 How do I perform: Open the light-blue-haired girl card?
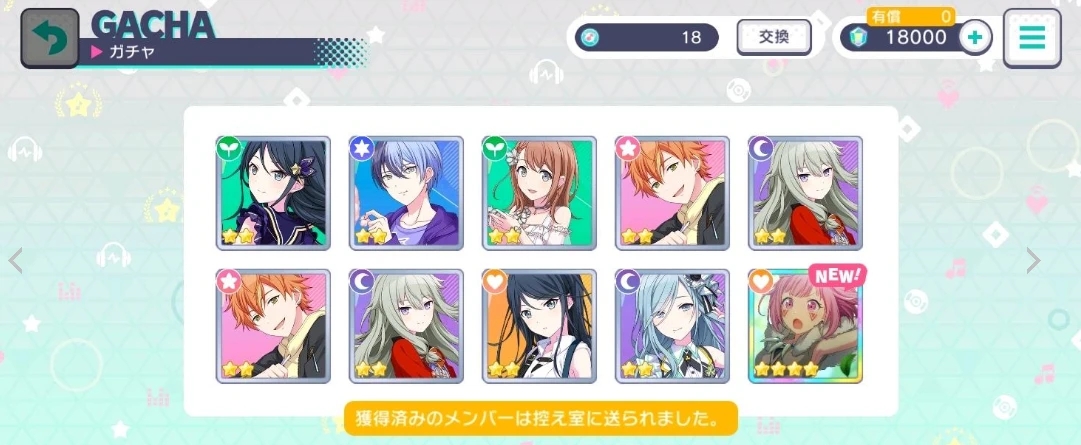[672, 326]
